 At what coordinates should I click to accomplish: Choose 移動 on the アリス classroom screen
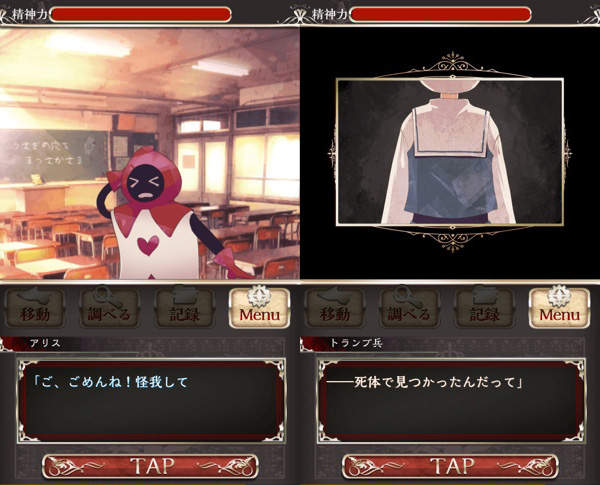(x=35, y=309)
